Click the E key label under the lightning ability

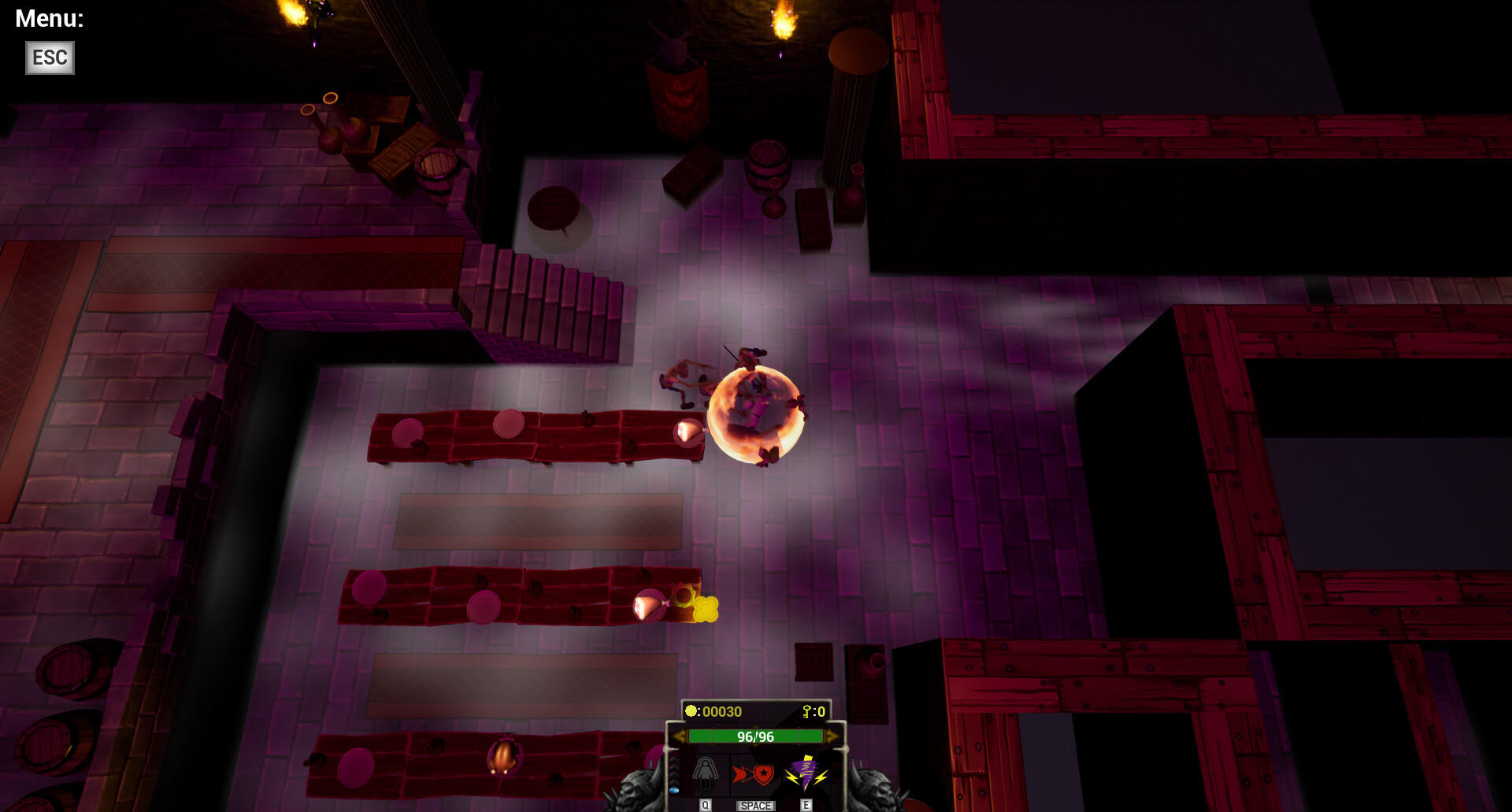click(x=806, y=806)
